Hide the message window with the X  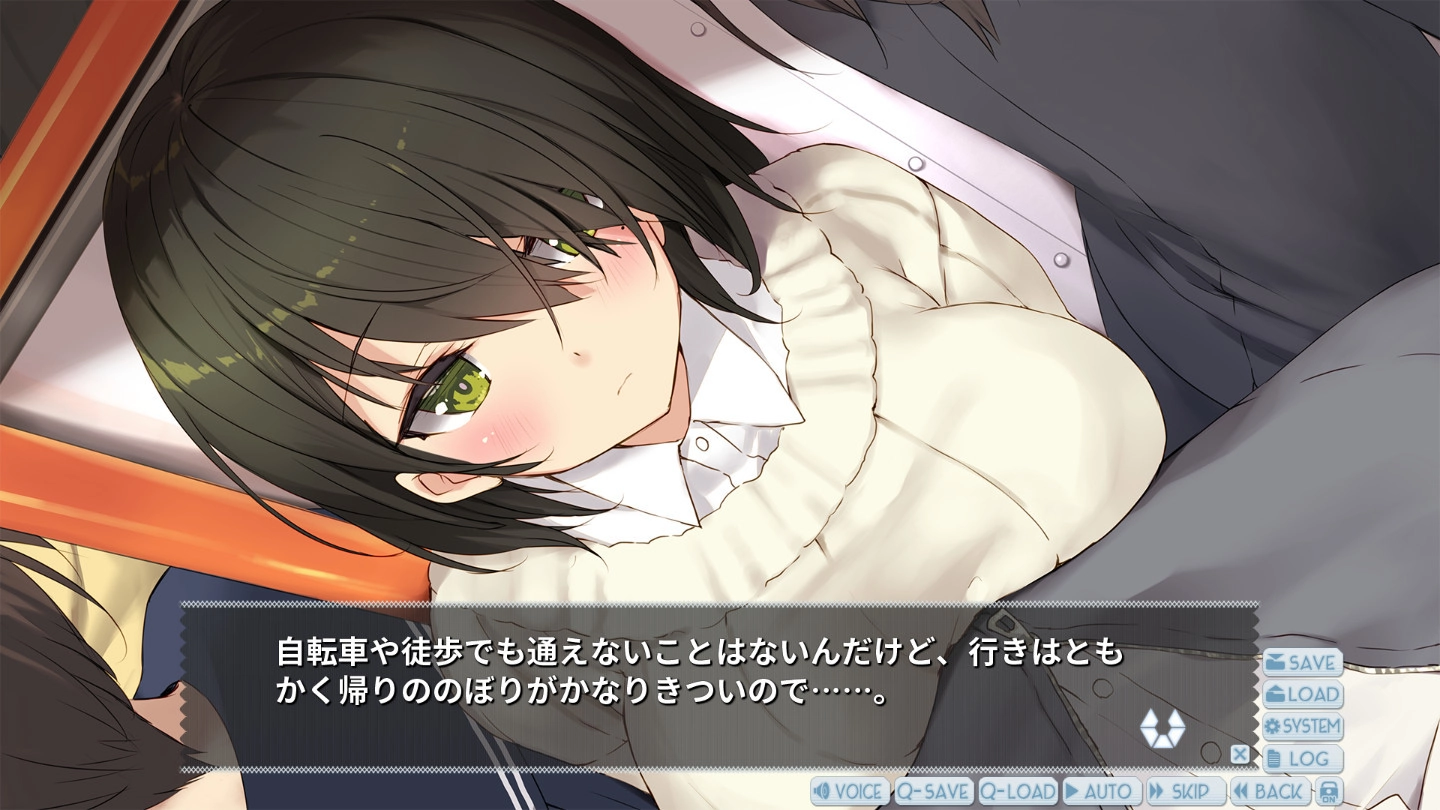tap(1239, 754)
